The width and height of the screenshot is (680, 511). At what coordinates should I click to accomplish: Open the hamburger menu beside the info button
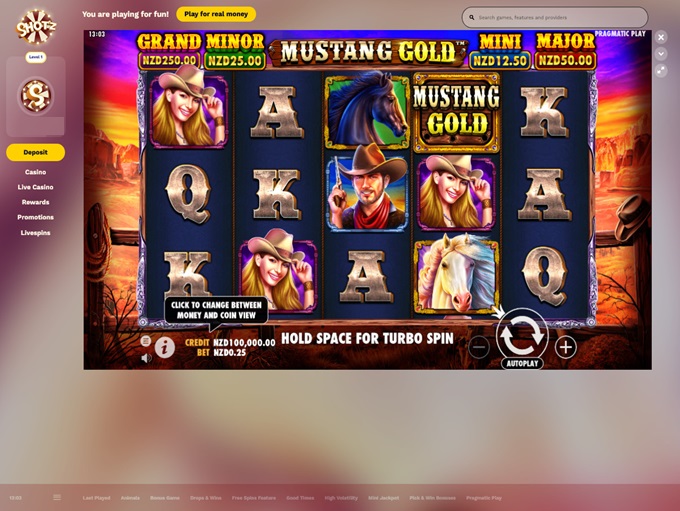pos(146,341)
